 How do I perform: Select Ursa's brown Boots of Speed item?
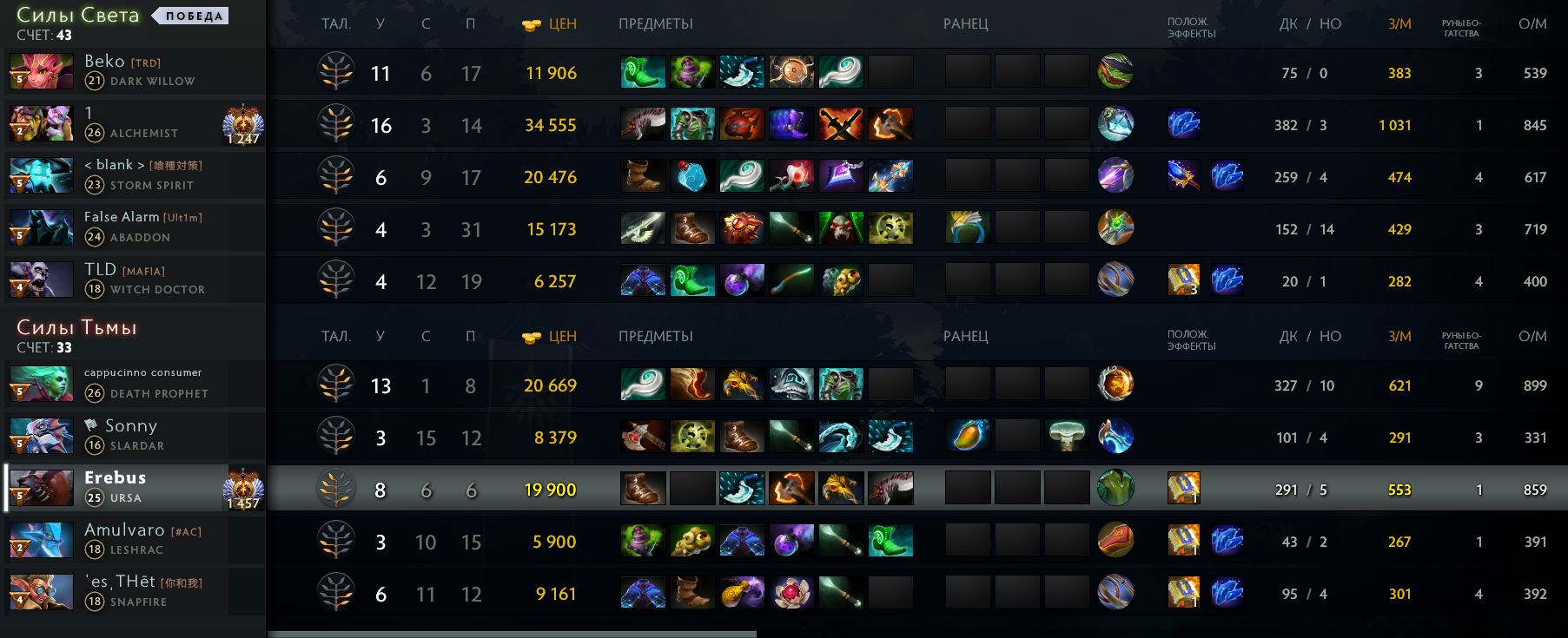643,489
